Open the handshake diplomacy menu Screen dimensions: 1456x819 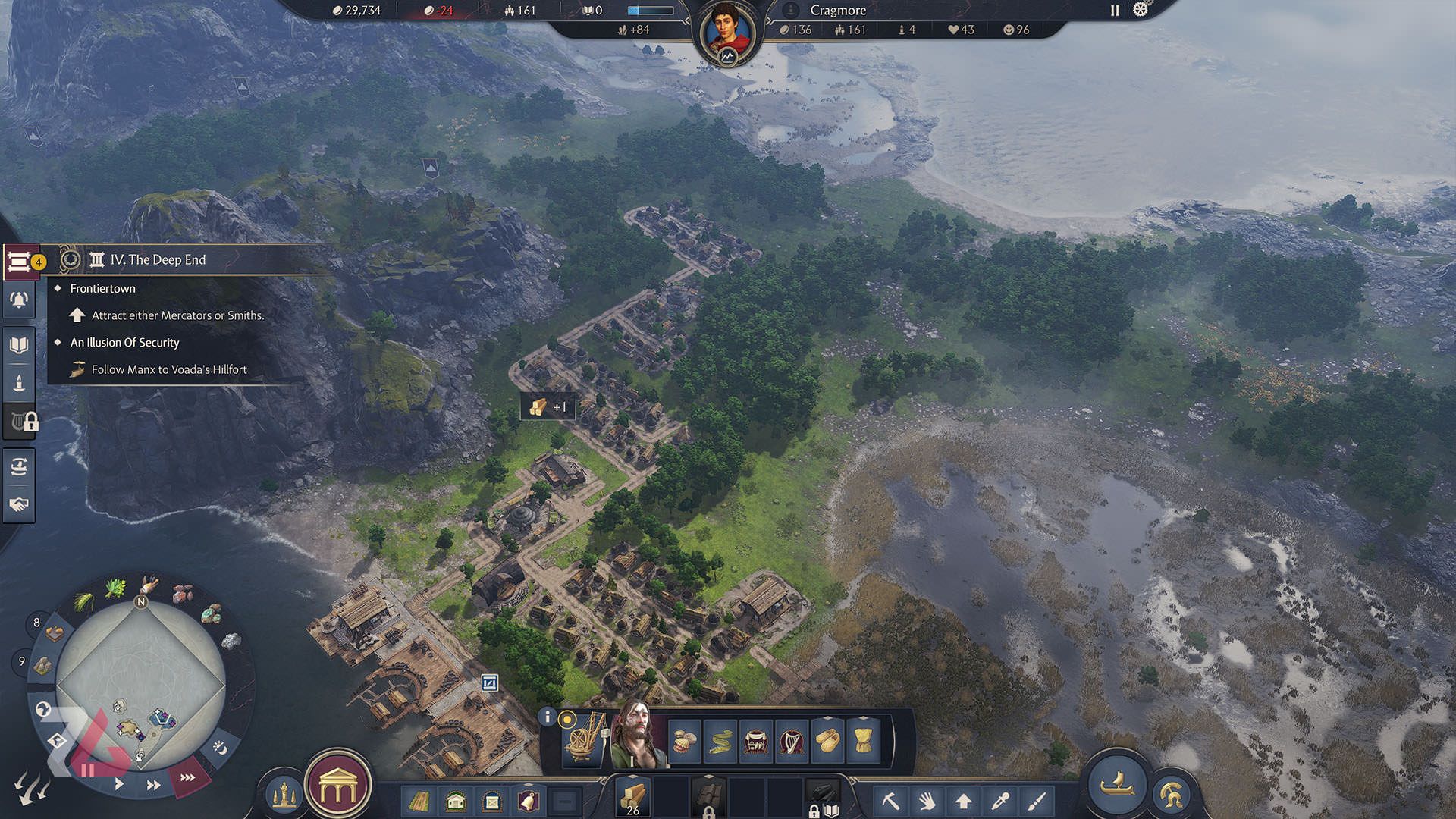(x=19, y=504)
